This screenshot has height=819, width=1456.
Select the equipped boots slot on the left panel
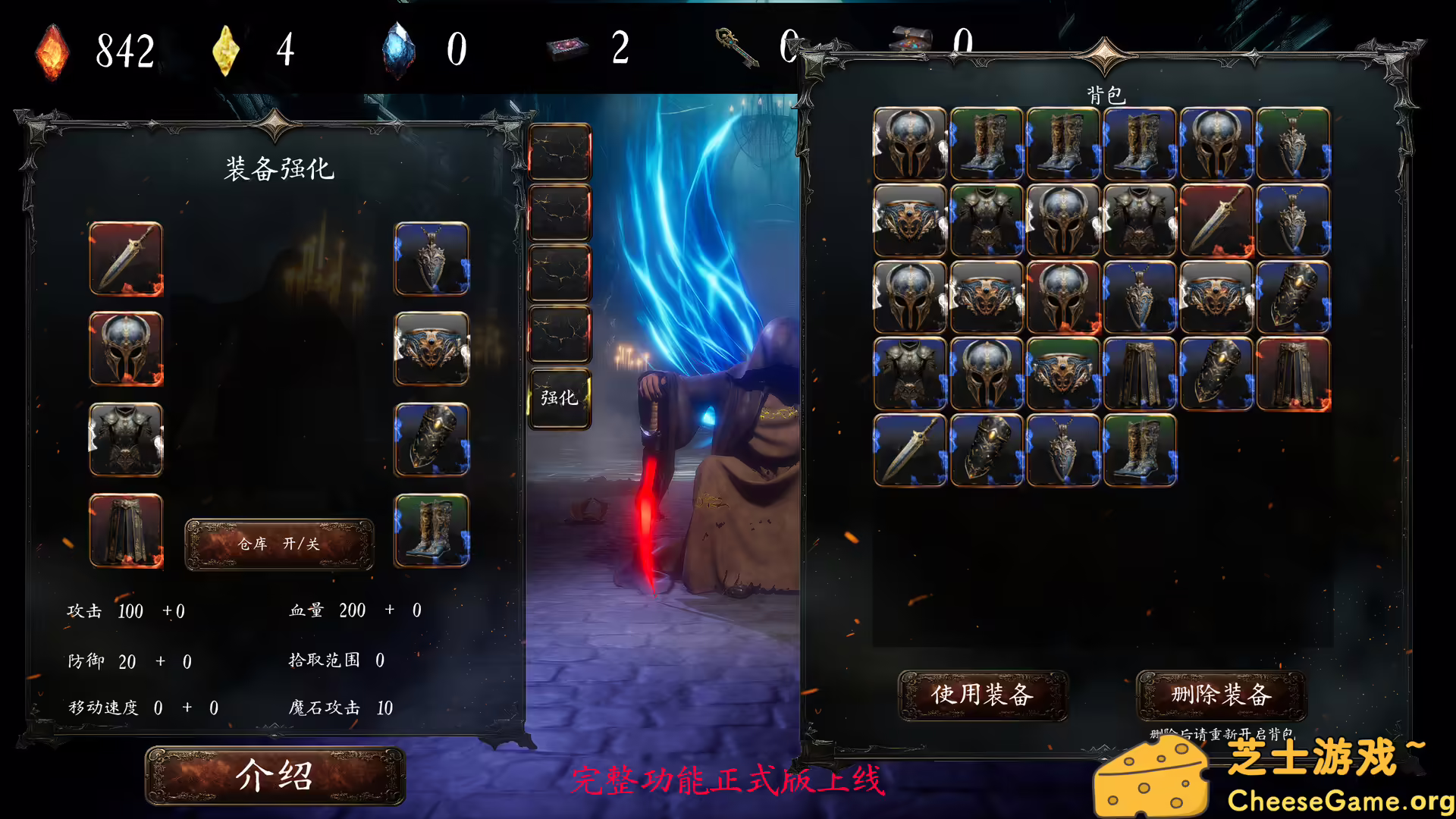pos(431,532)
